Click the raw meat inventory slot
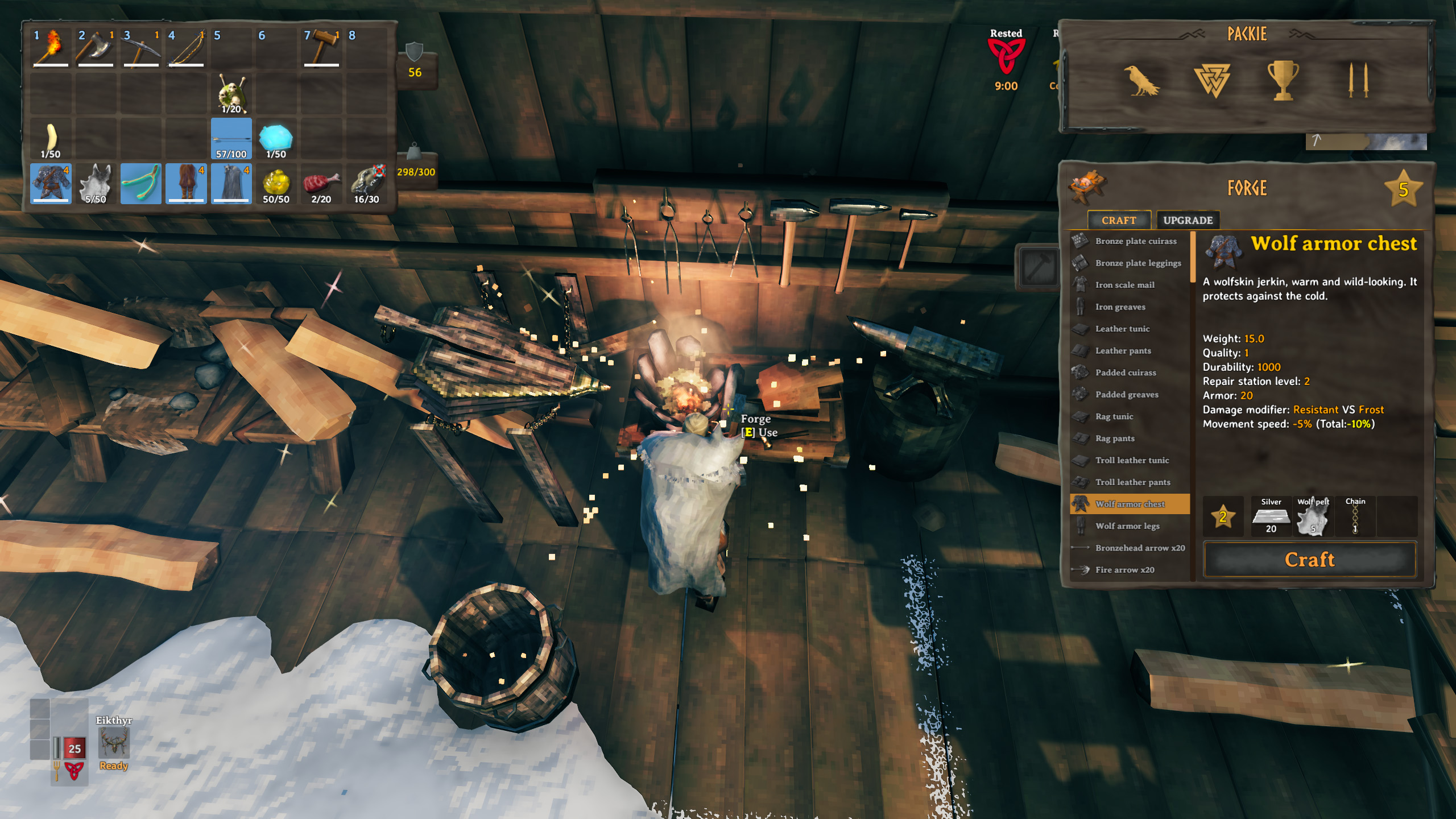This screenshot has width=1456, height=819. click(321, 184)
